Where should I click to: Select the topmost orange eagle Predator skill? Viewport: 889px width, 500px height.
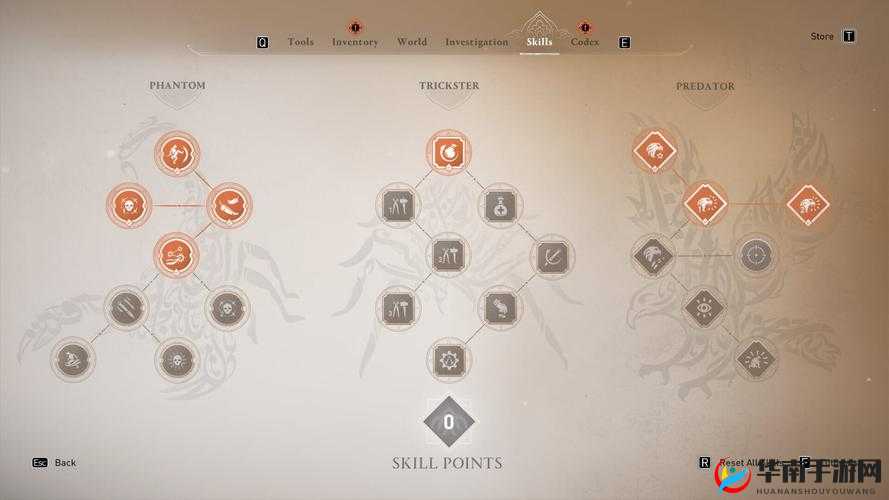pyautogui.click(x=655, y=153)
